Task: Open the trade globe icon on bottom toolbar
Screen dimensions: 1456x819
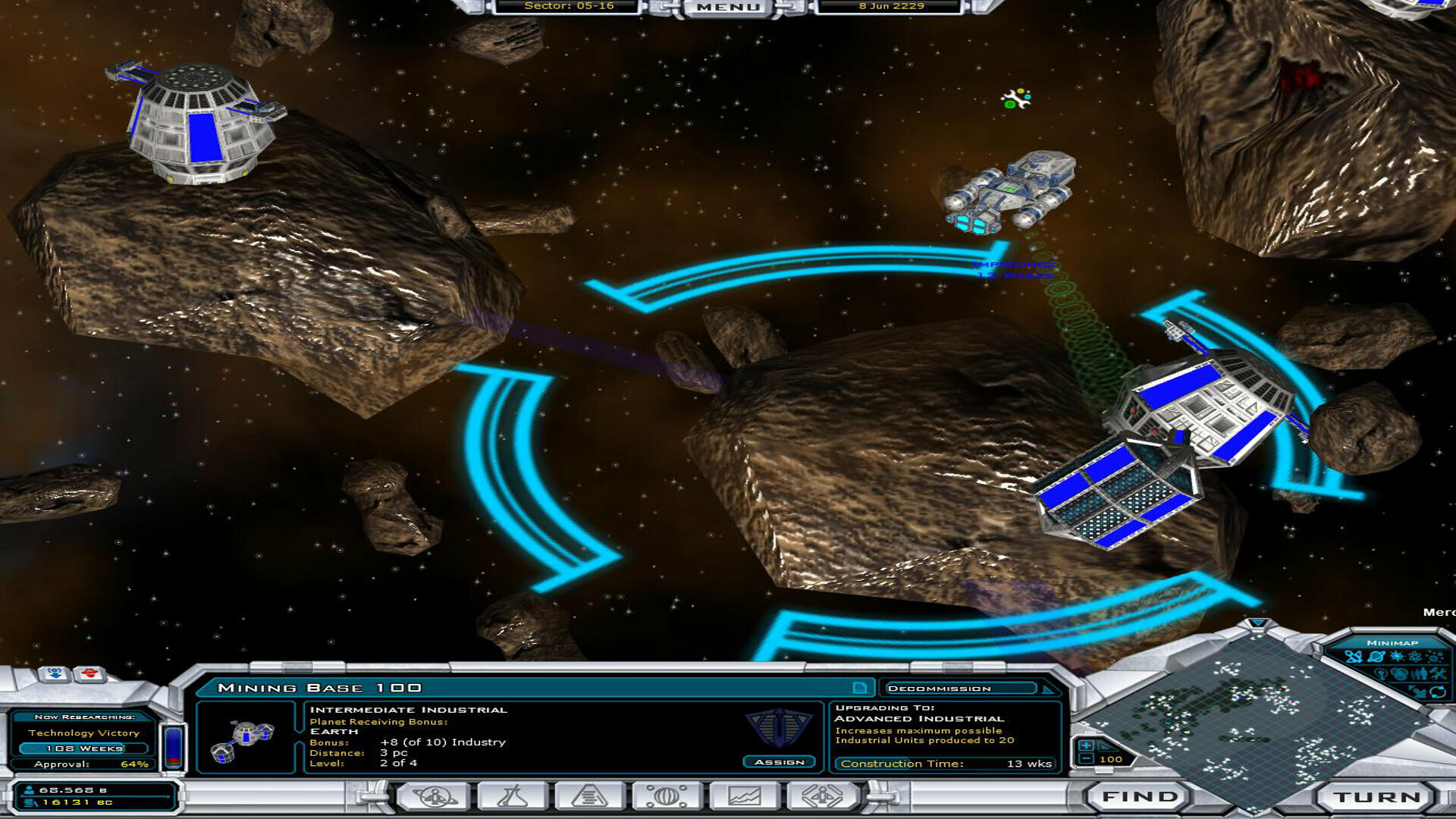Action: pyautogui.click(x=667, y=797)
